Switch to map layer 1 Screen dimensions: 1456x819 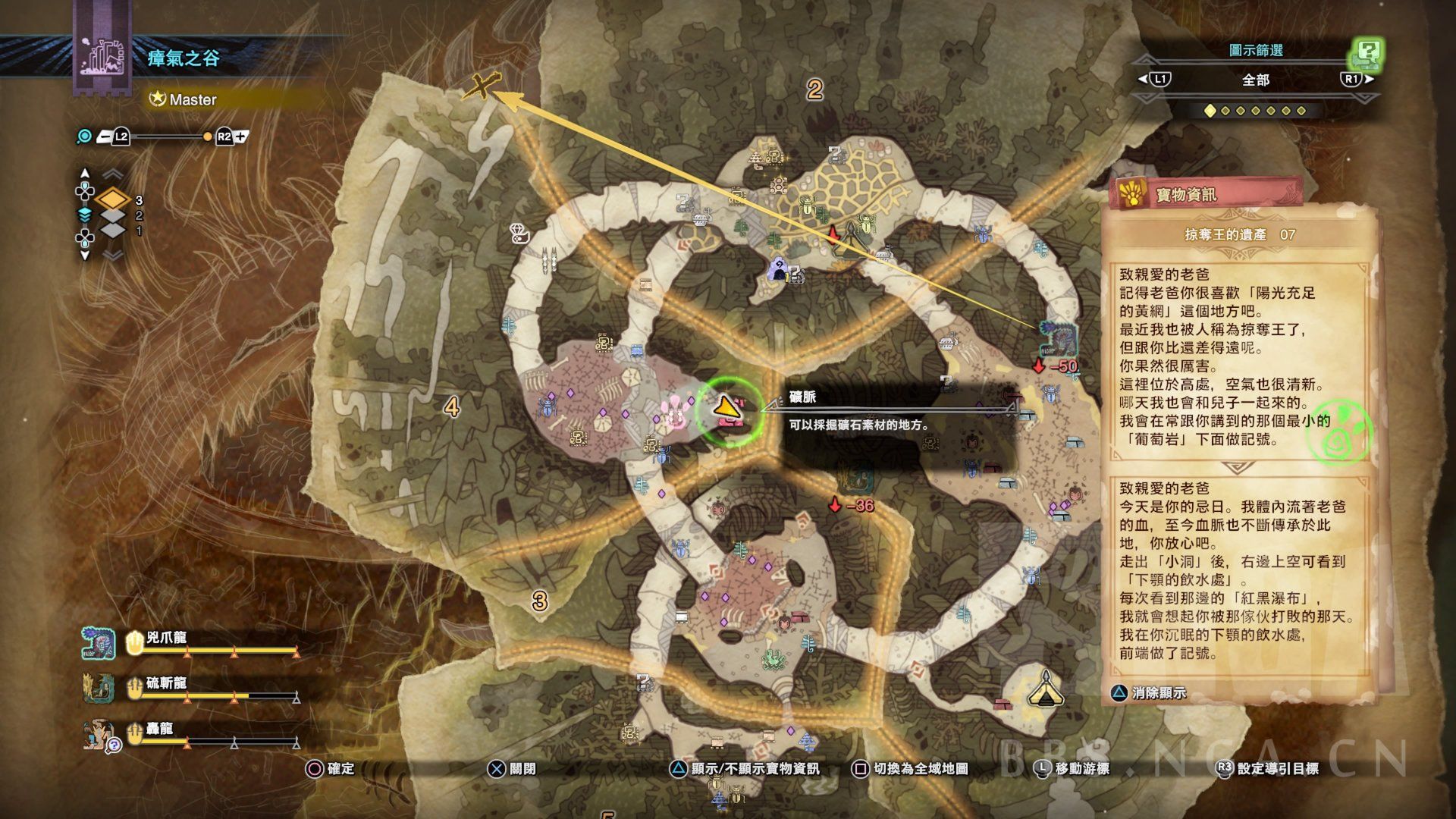114,230
